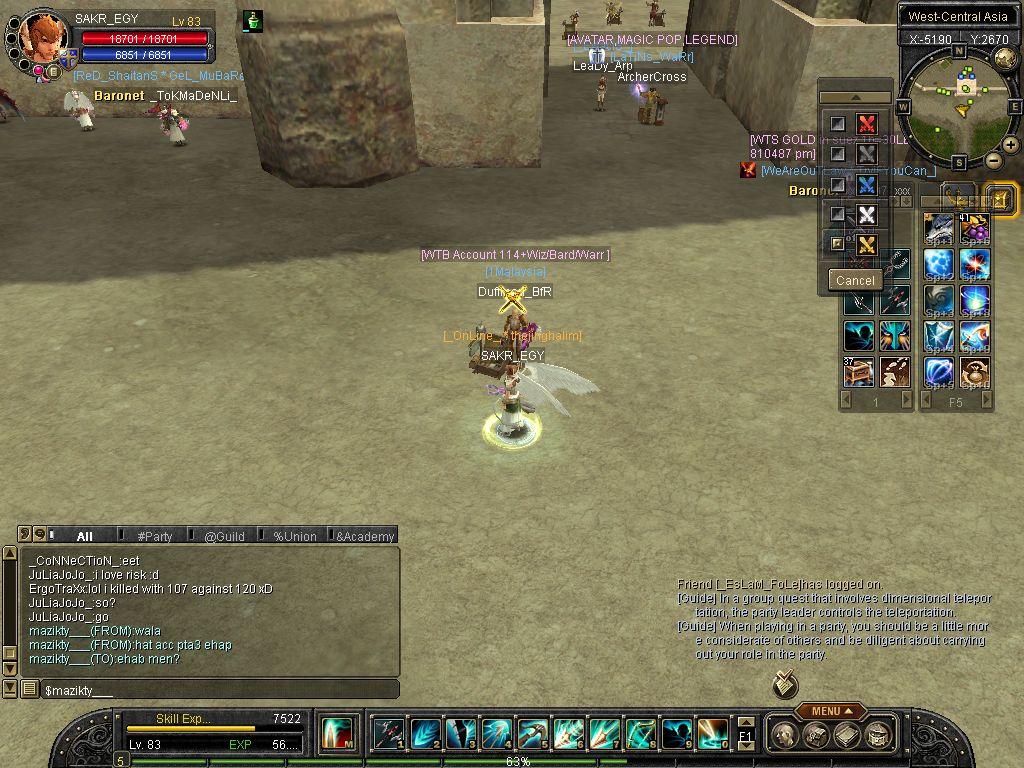Click the treasure chest icon in the side quickbar
This screenshot has height=768, width=1024.
pos(858,372)
